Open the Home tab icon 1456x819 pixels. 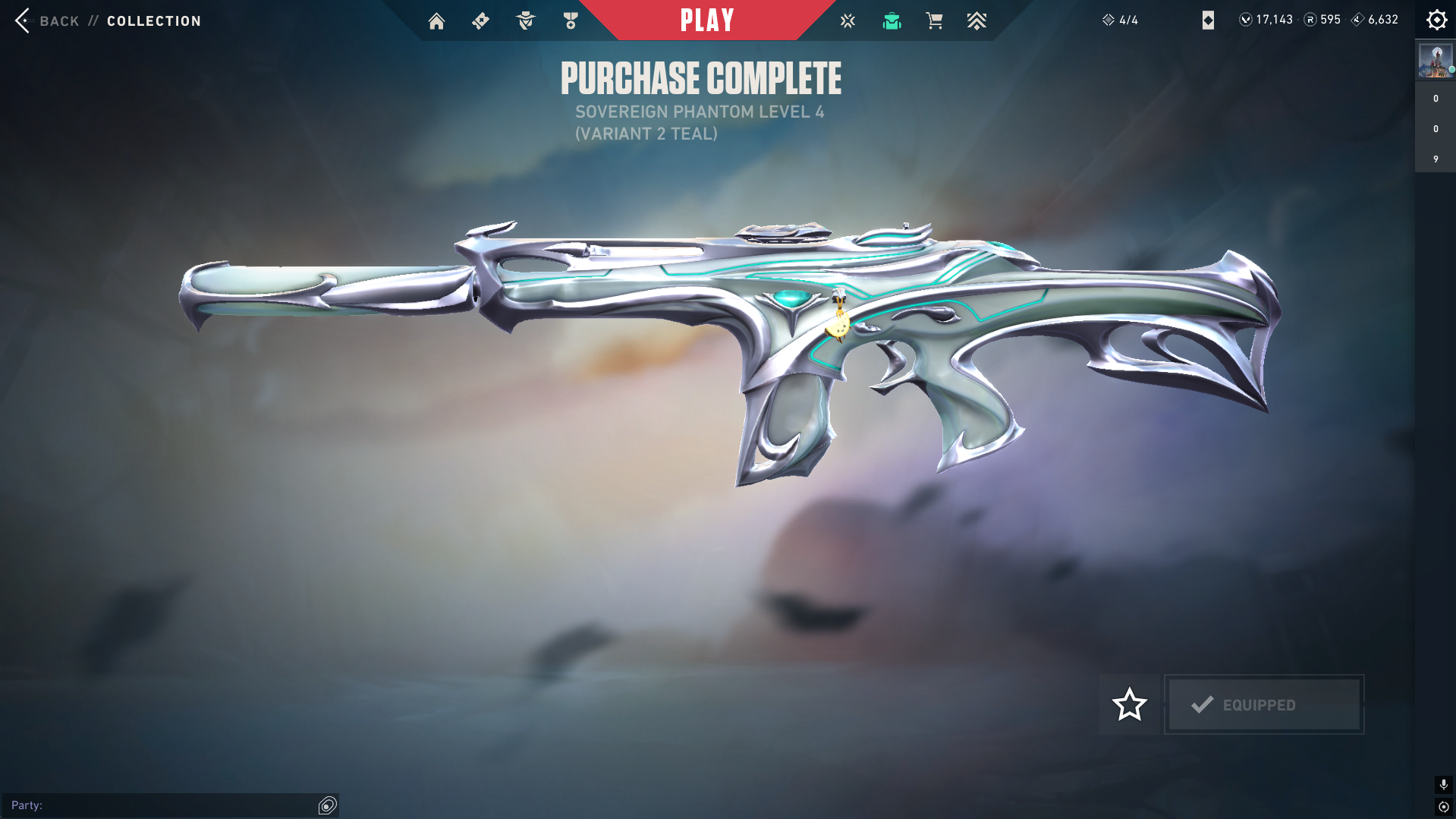(x=436, y=20)
